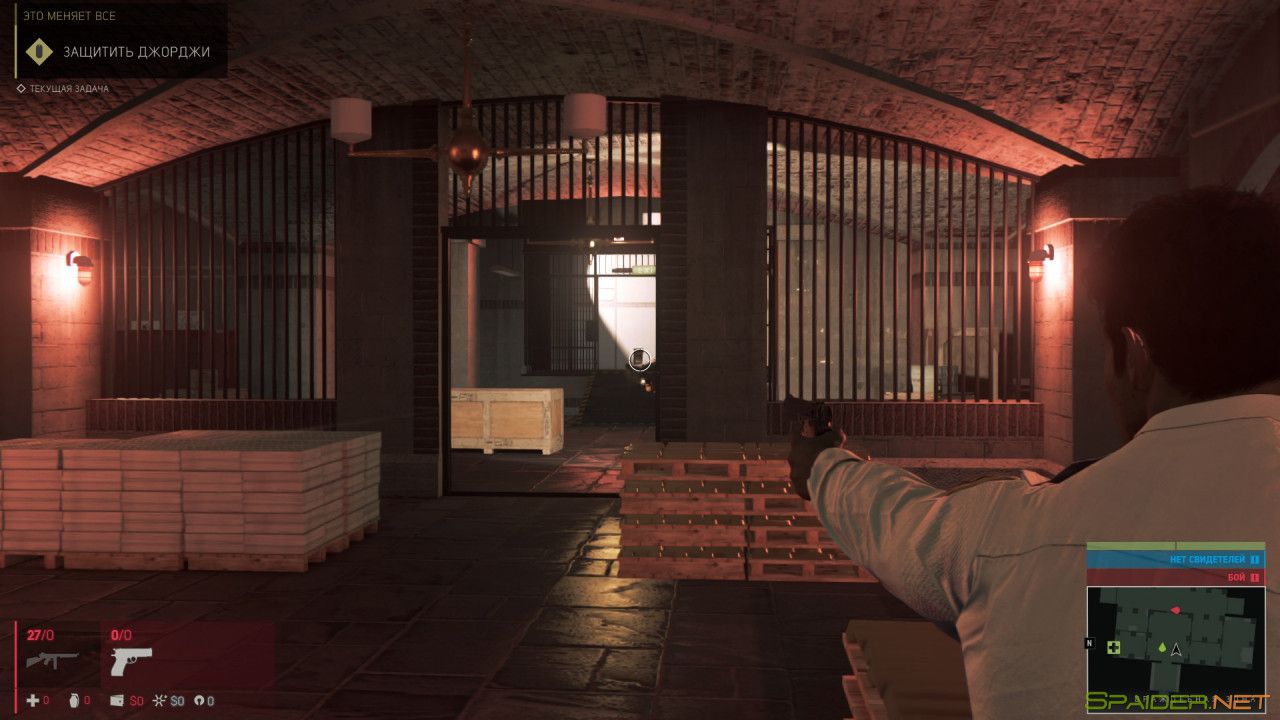Screen dimensions: 1280x720
Task: Select the pistol weapon icon showing 0/0 ammo
Action: [130, 662]
